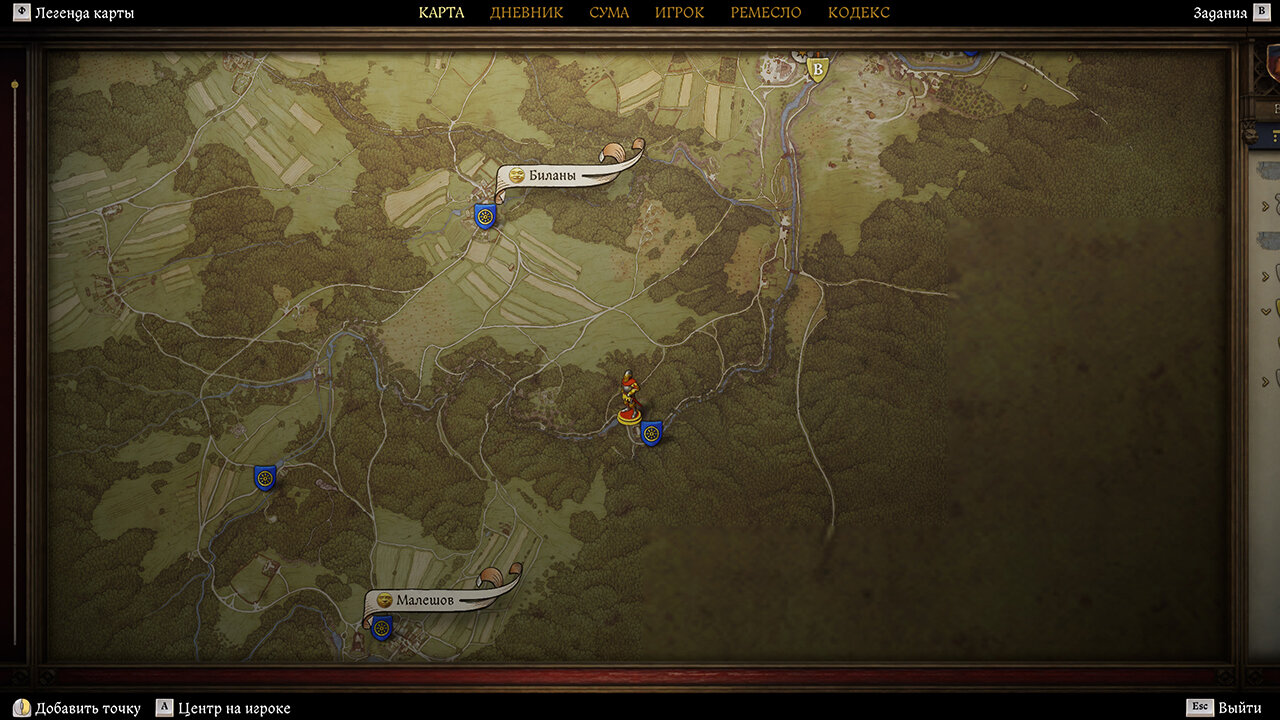Select the Малешов location banner
This screenshot has height=720, width=1280.
coord(424,600)
